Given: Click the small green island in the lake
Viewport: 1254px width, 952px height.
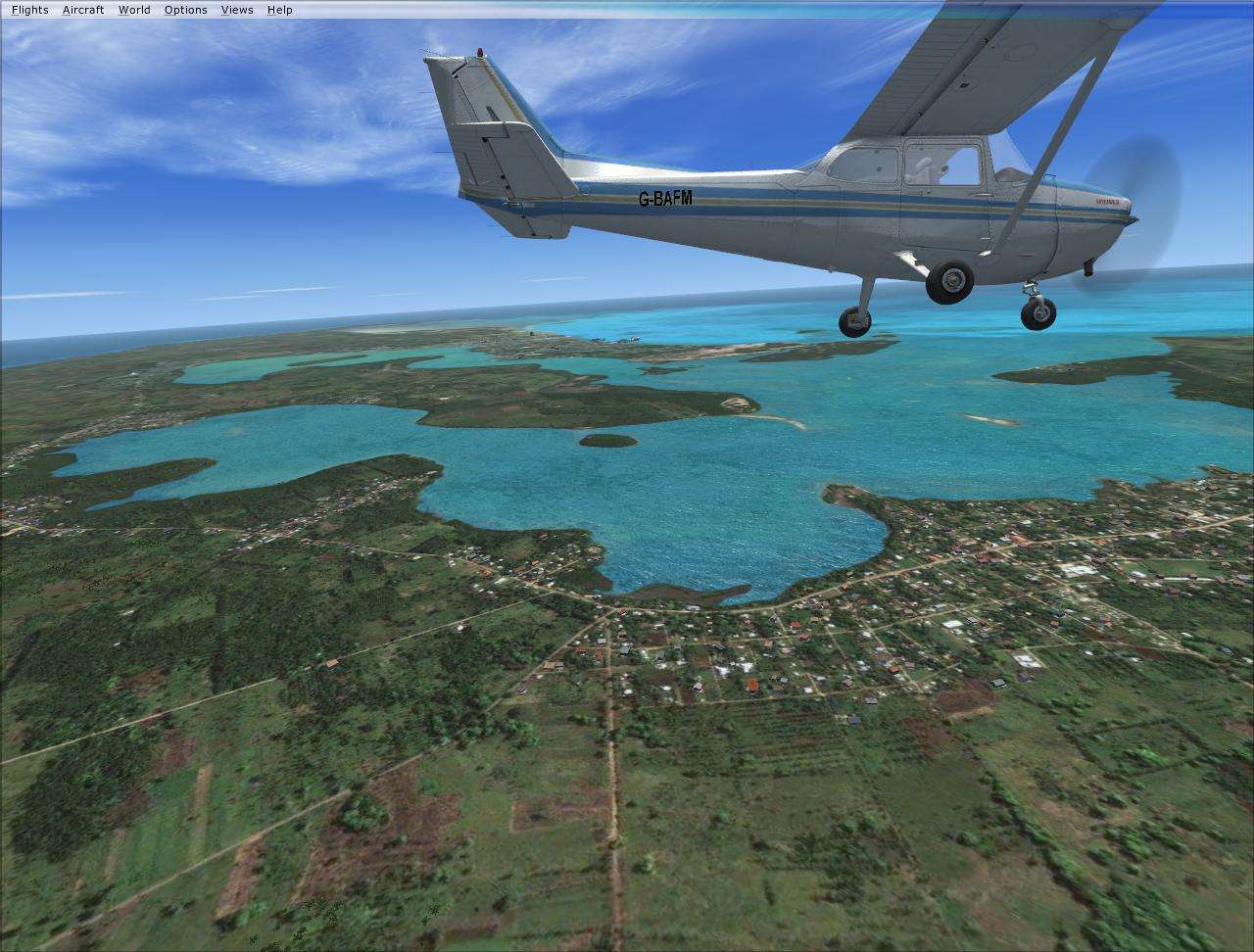Looking at the screenshot, I should click(607, 439).
